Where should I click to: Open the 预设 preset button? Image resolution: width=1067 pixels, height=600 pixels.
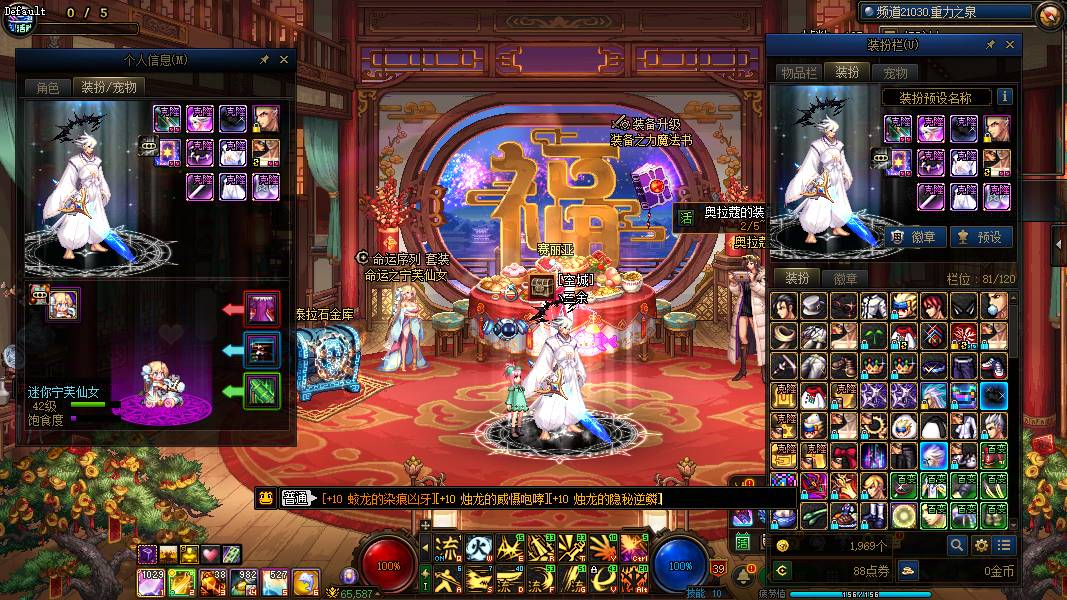pyautogui.click(x=980, y=237)
